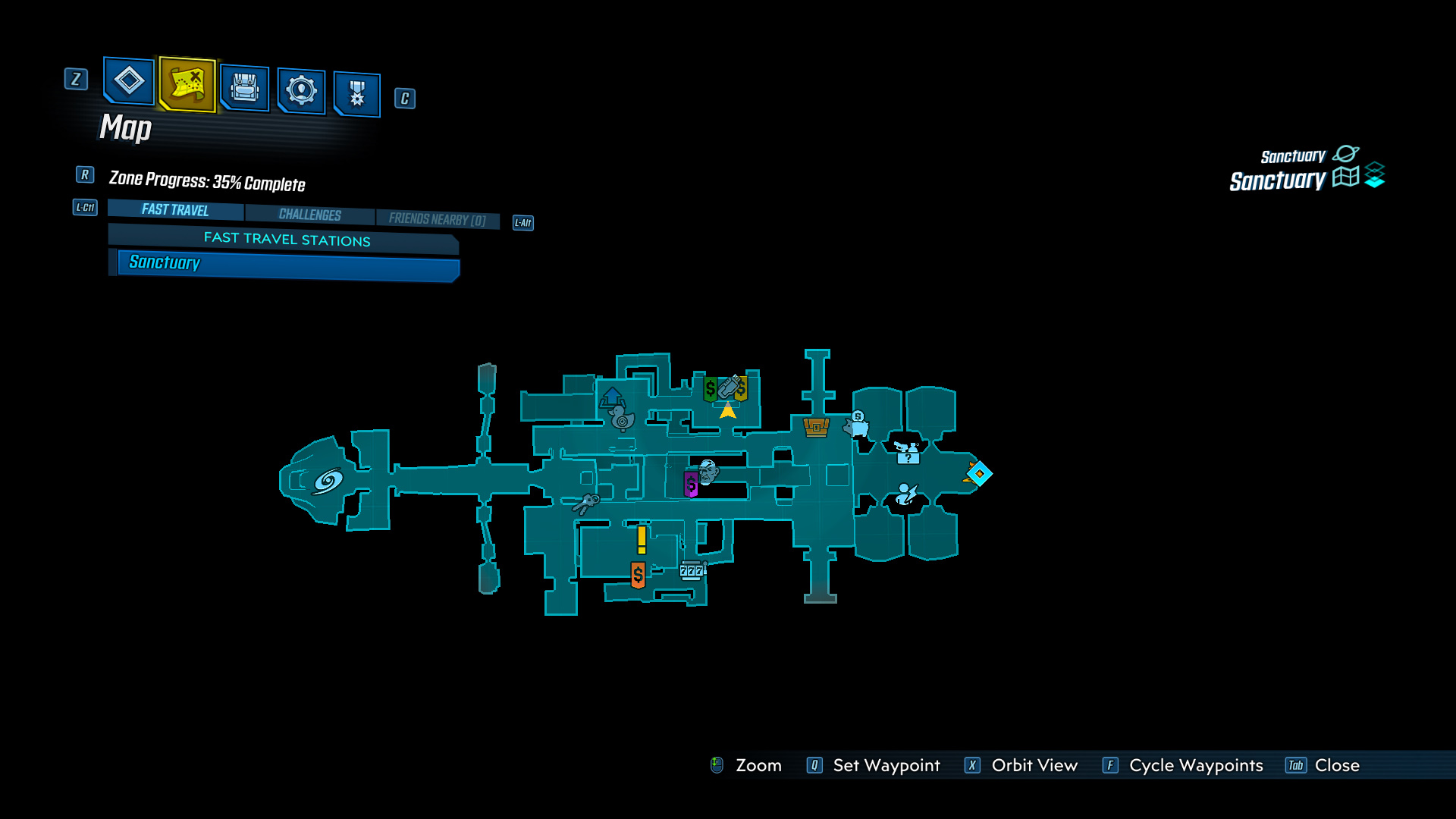Switch to the Challenges tab

pyautogui.click(x=310, y=215)
